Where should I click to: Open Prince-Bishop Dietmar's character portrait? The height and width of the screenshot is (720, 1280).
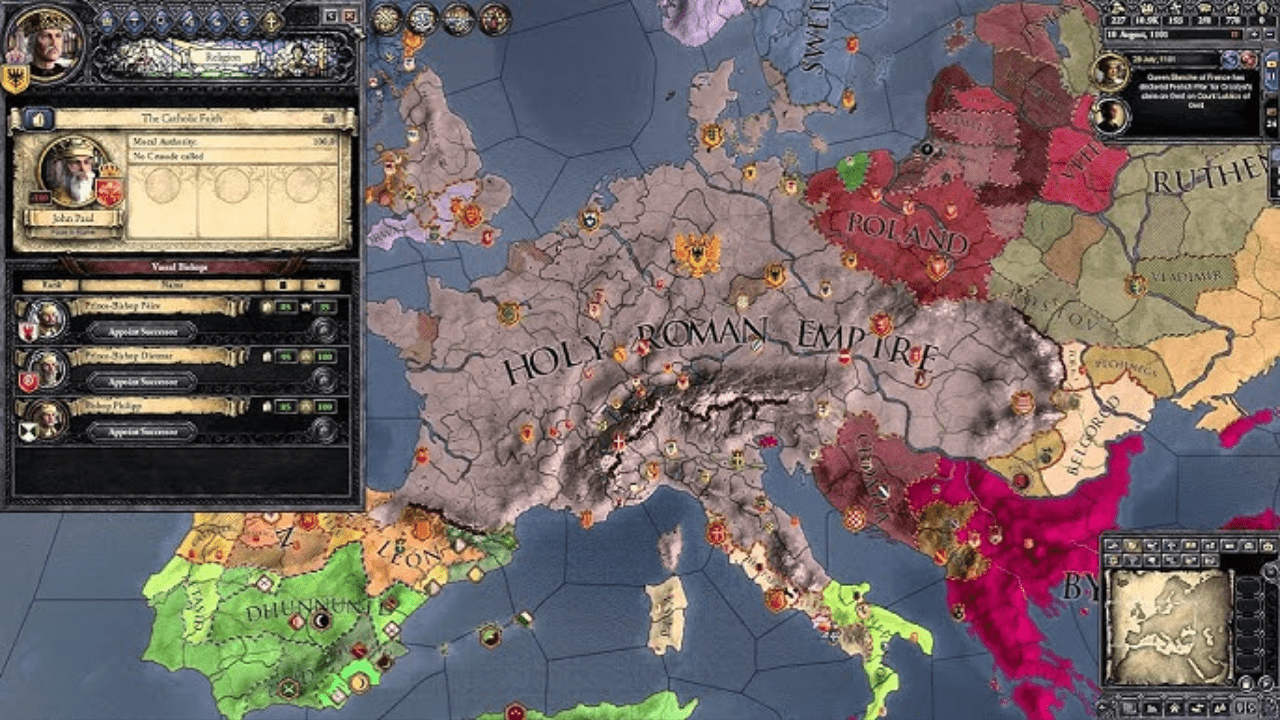[x=46, y=368]
